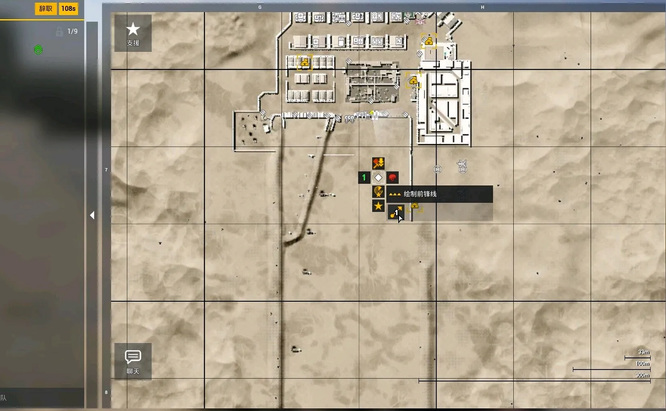Viewport: 666px width, 411px height.
Task: Activate the draw frontline arrow icon
Action: [x=396, y=211]
